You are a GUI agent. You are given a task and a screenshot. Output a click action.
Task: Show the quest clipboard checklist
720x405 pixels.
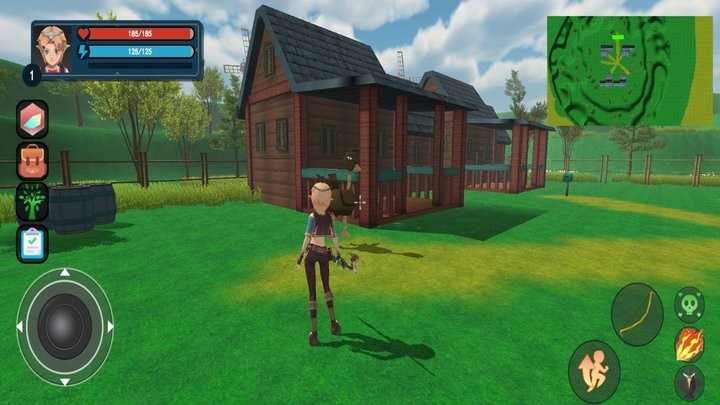tap(32, 243)
